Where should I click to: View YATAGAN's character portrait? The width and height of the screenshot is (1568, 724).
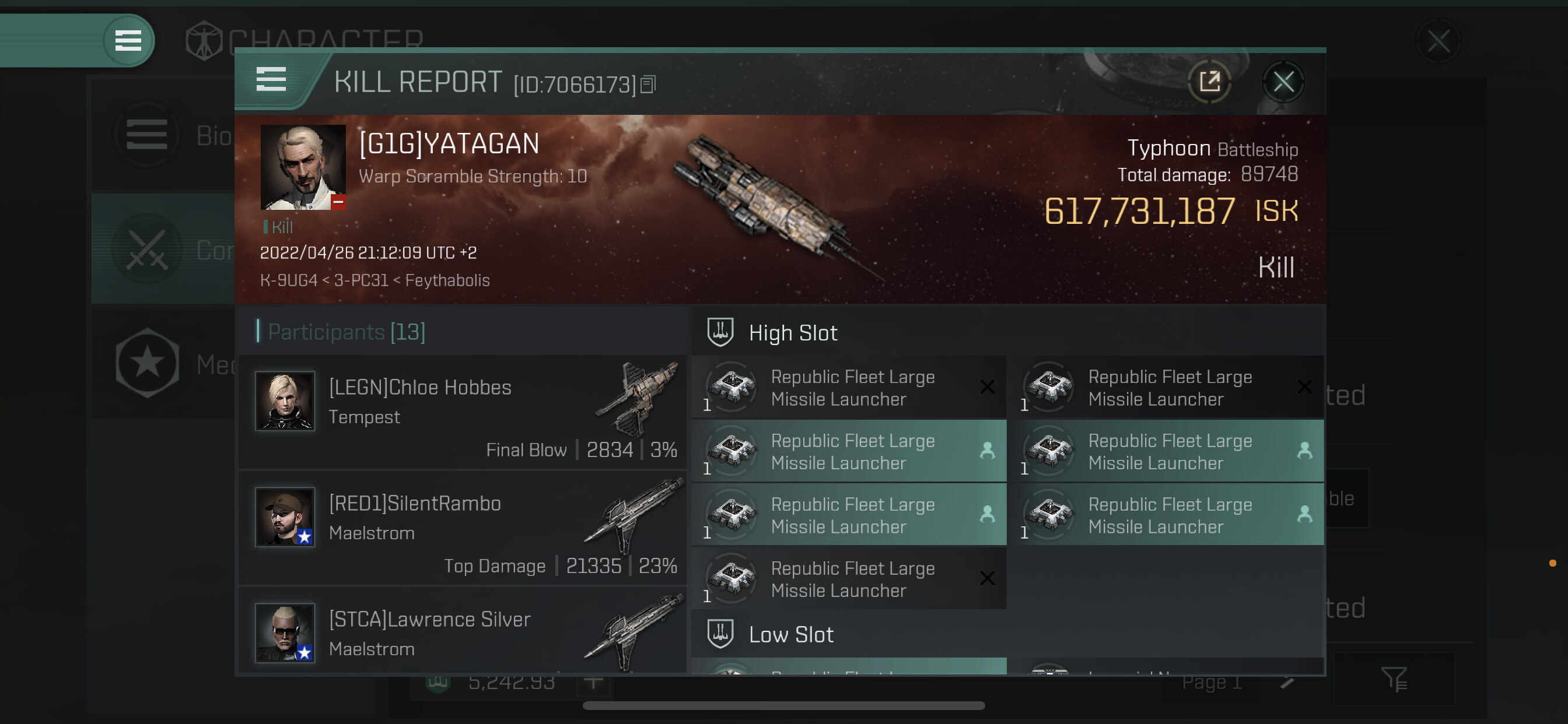pyautogui.click(x=303, y=167)
